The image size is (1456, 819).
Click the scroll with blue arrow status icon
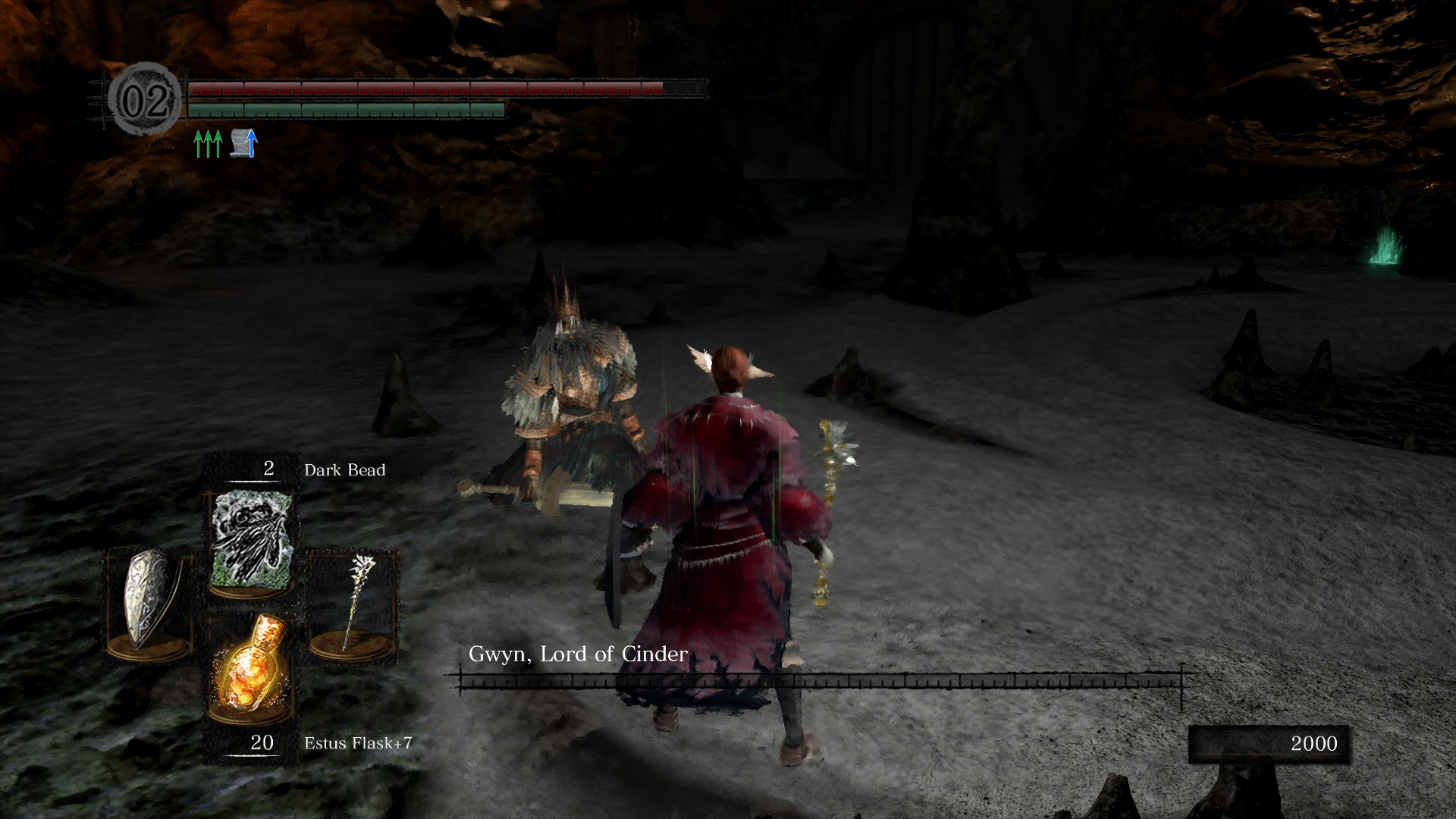pos(244,143)
